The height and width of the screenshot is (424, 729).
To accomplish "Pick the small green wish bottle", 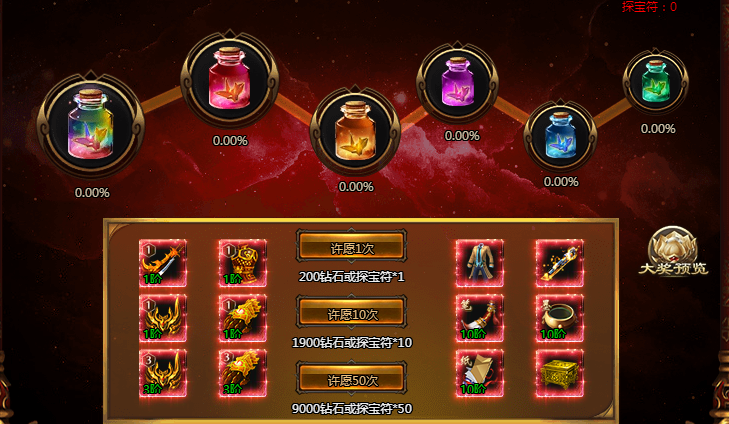I will (x=656, y=79).
